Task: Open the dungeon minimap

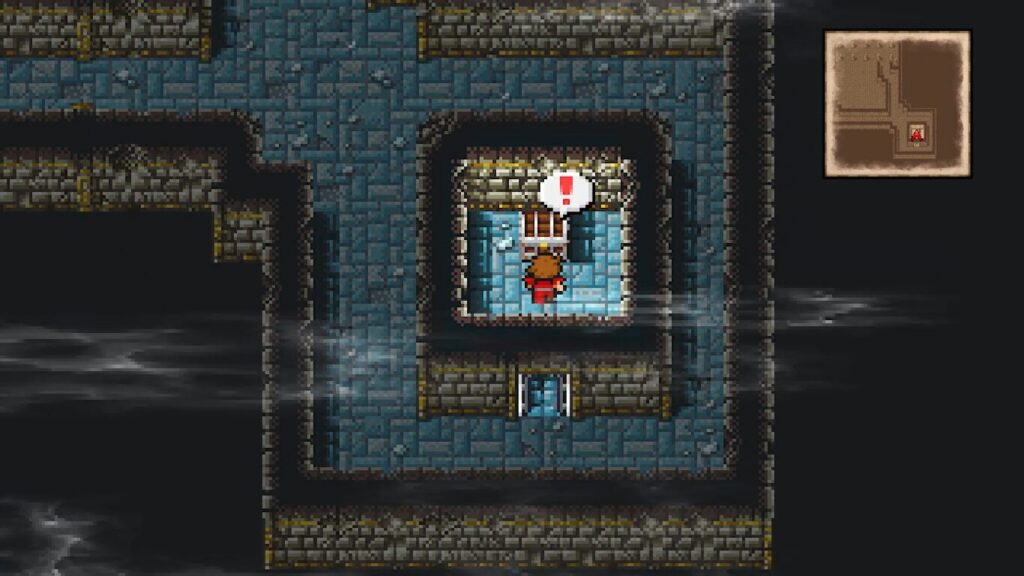Action: (896, 104)
